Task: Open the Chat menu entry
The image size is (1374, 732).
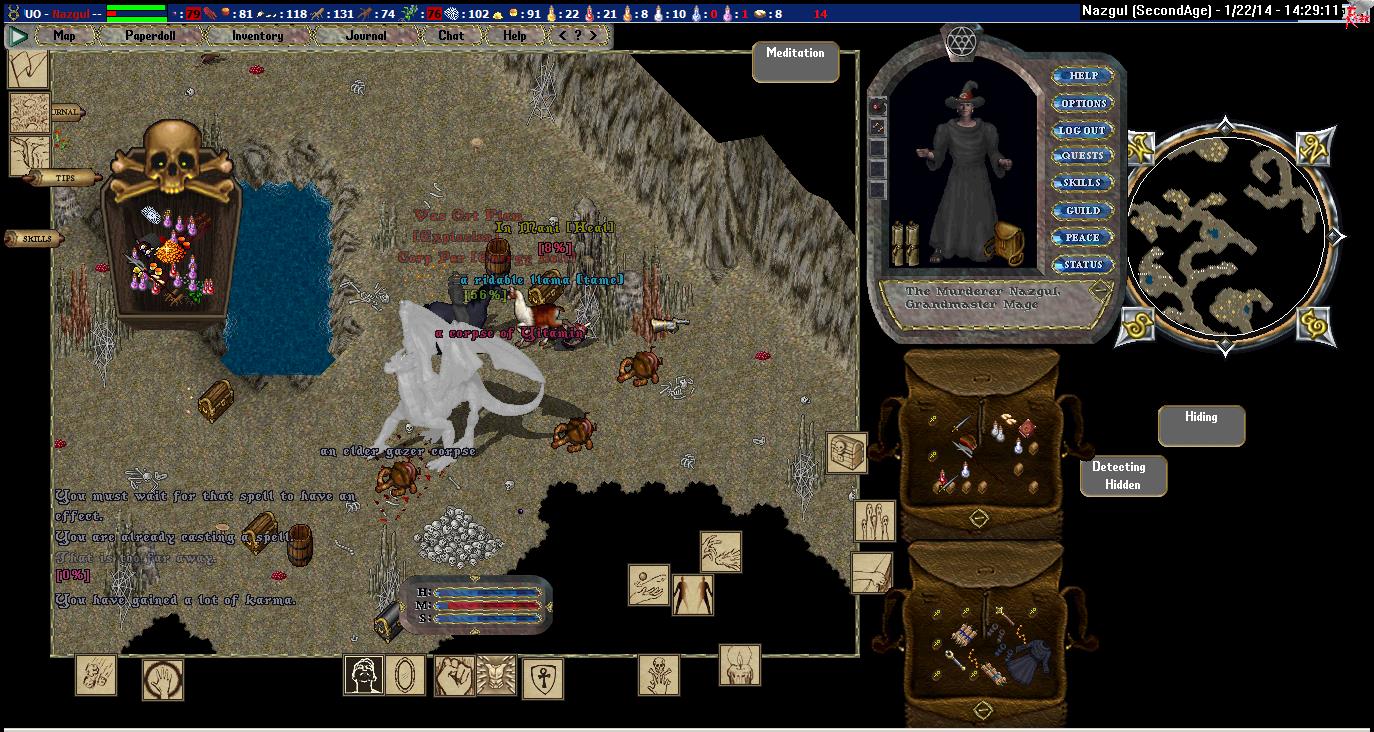Action: coord(451,36)
